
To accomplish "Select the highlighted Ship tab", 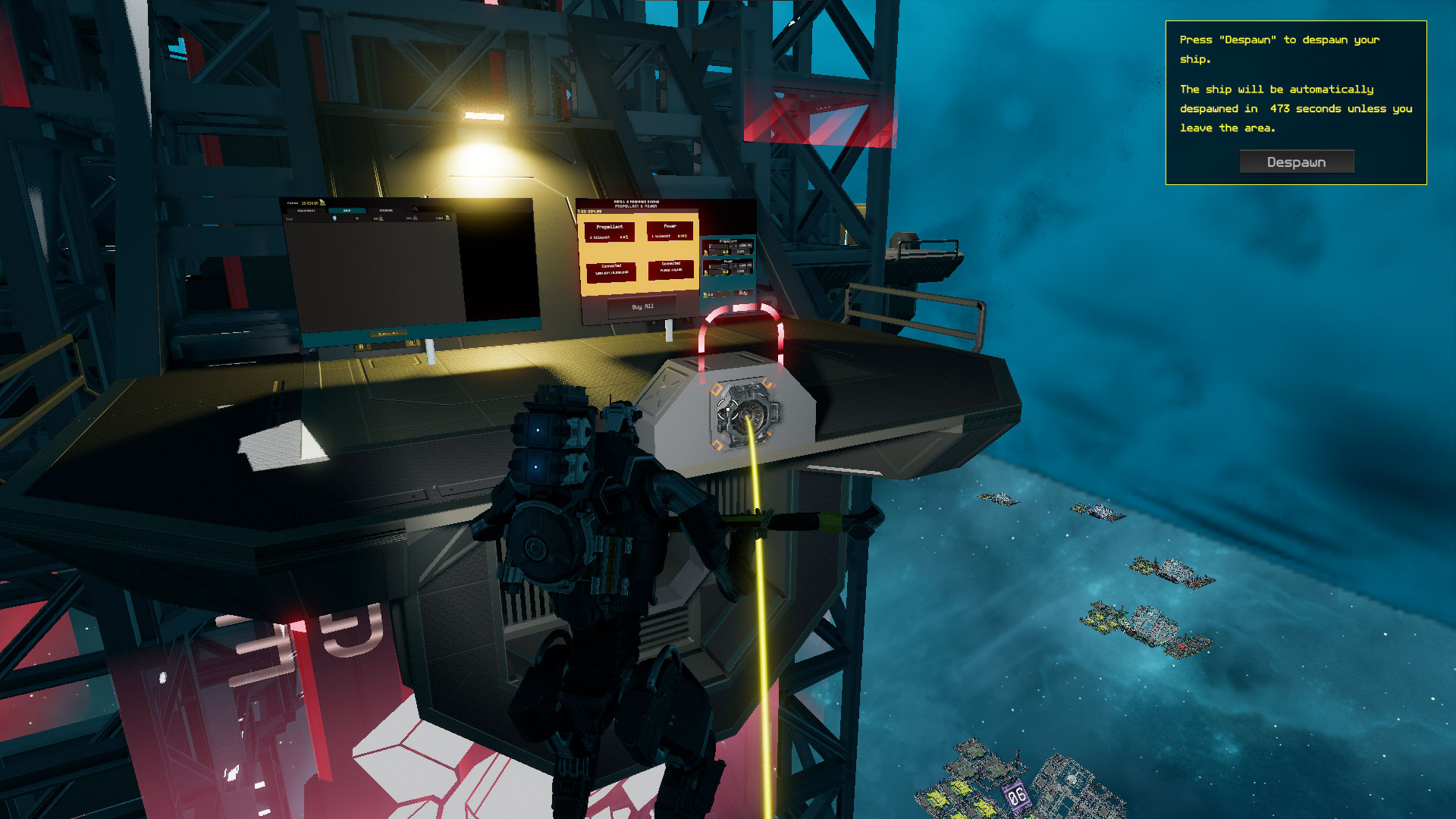I will pos(347,210).
